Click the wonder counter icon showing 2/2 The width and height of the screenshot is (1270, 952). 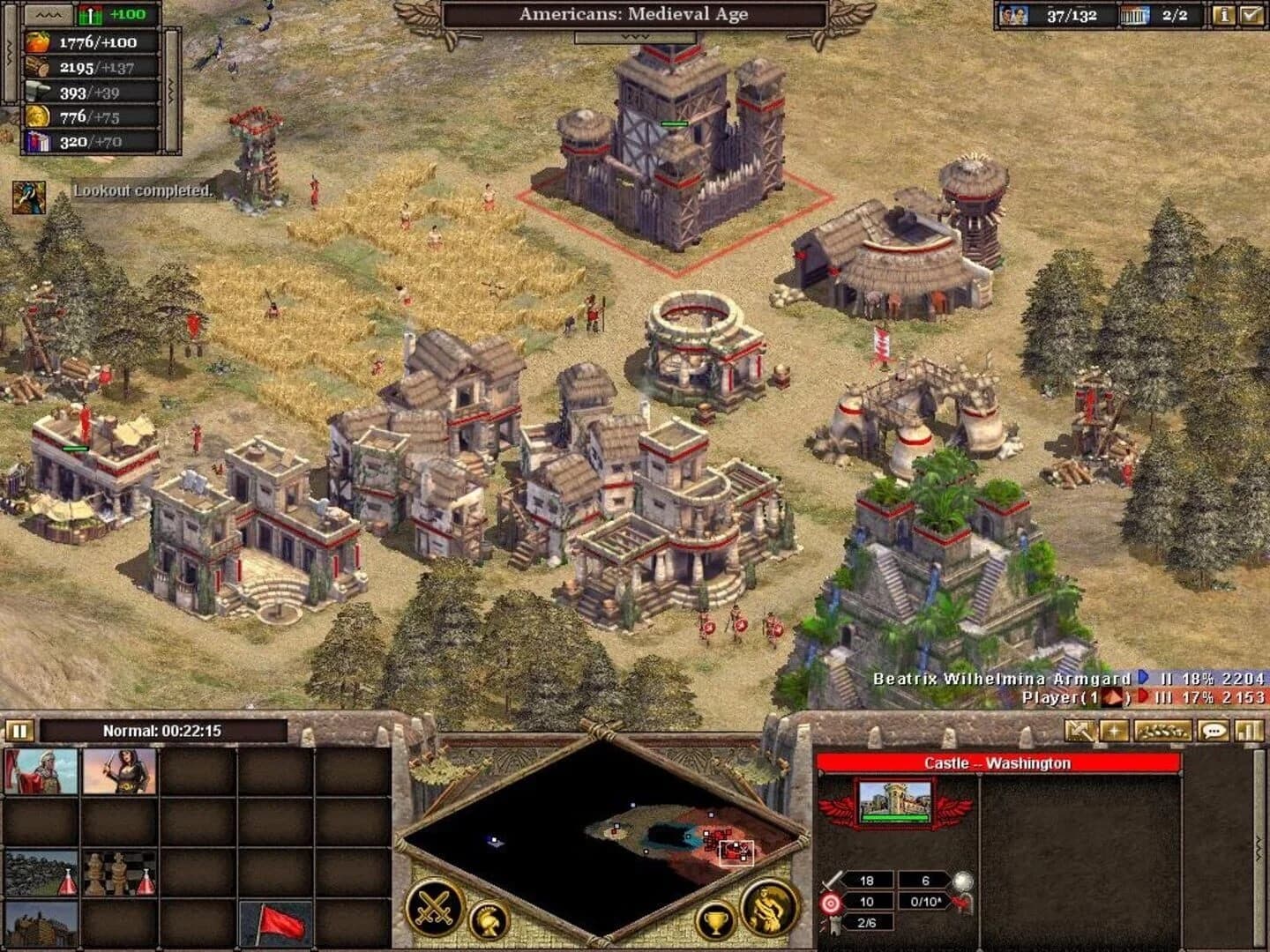click(x=1136, y=13)
